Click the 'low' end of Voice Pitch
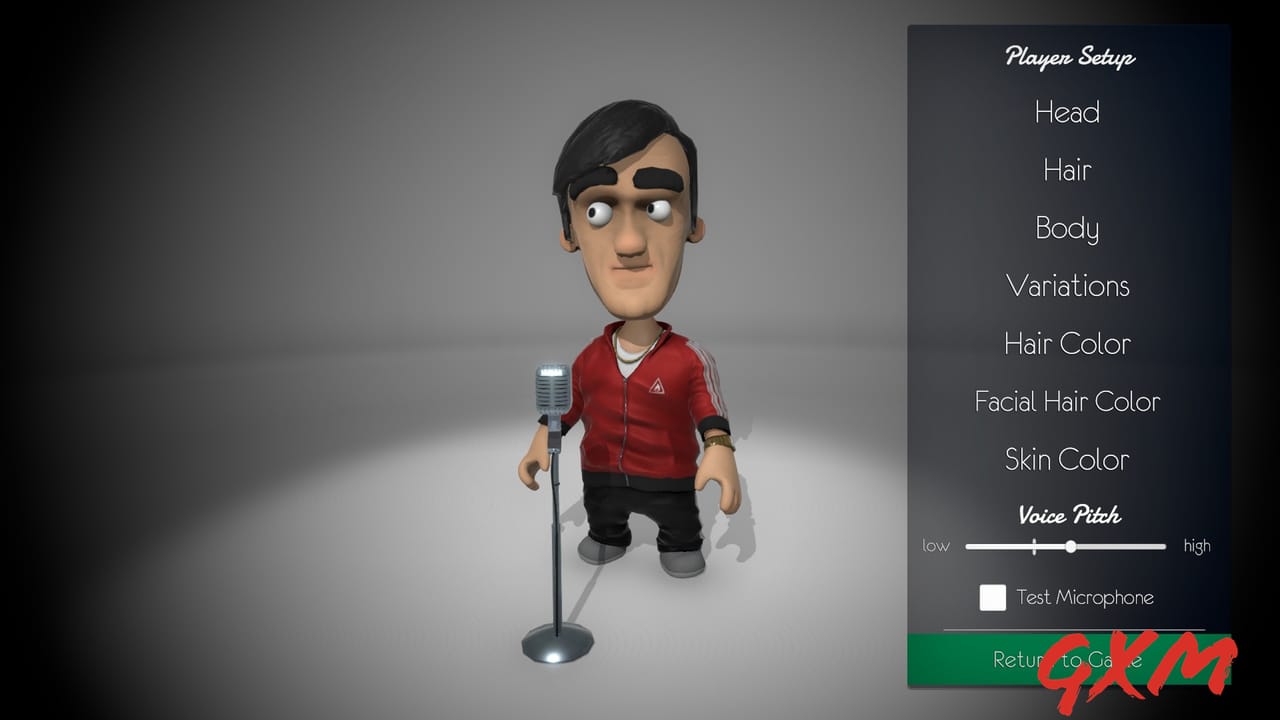The image size is (1280, 720). 937,546
